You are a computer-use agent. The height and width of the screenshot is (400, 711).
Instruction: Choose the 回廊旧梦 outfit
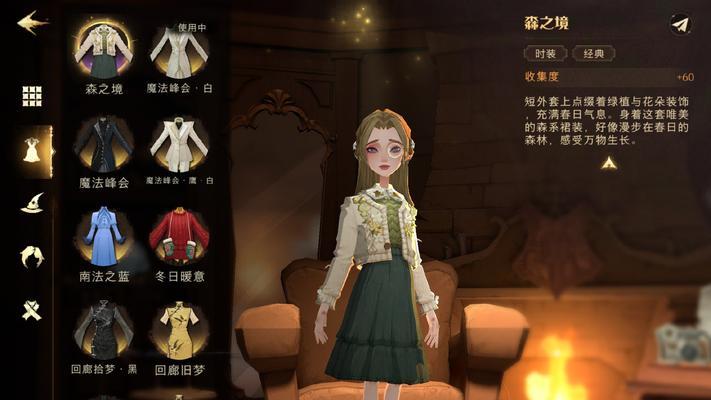(x=179, y=330)
